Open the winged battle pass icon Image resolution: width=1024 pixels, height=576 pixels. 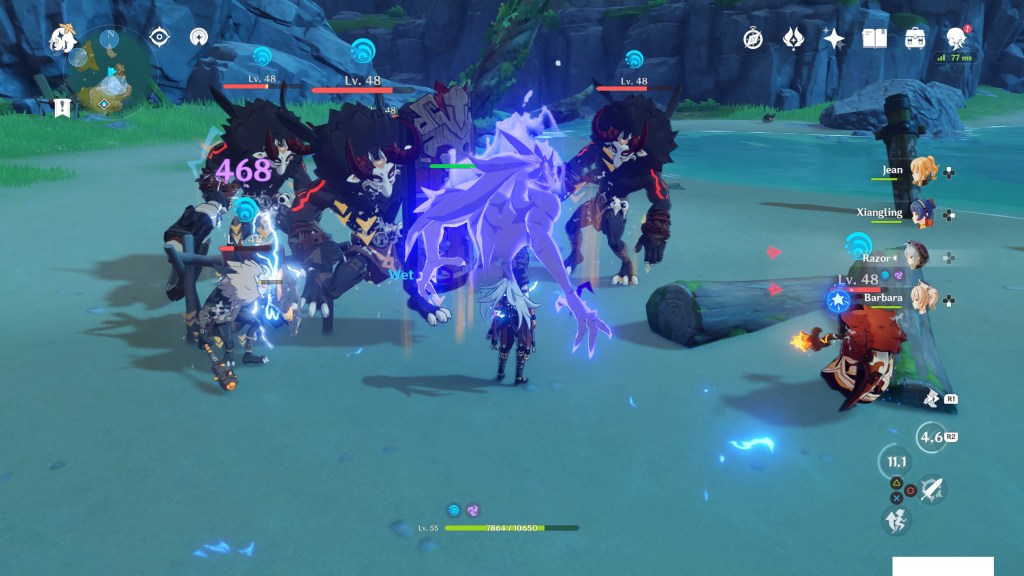(x=794, y=39)
